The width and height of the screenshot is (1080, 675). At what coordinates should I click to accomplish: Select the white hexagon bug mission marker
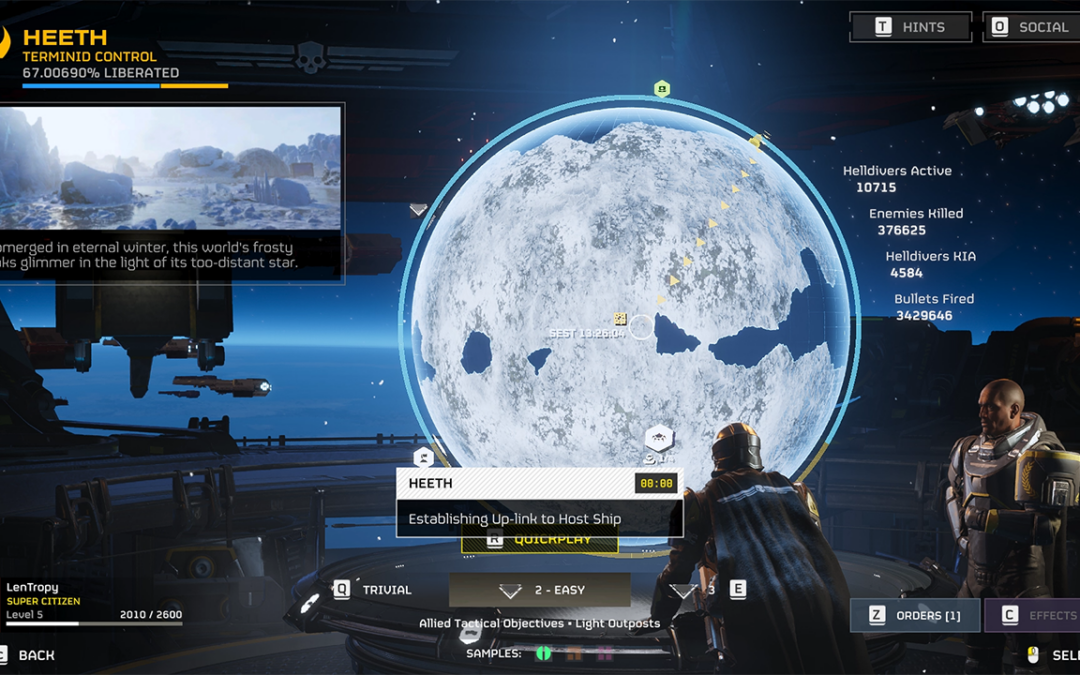(659, 438)
